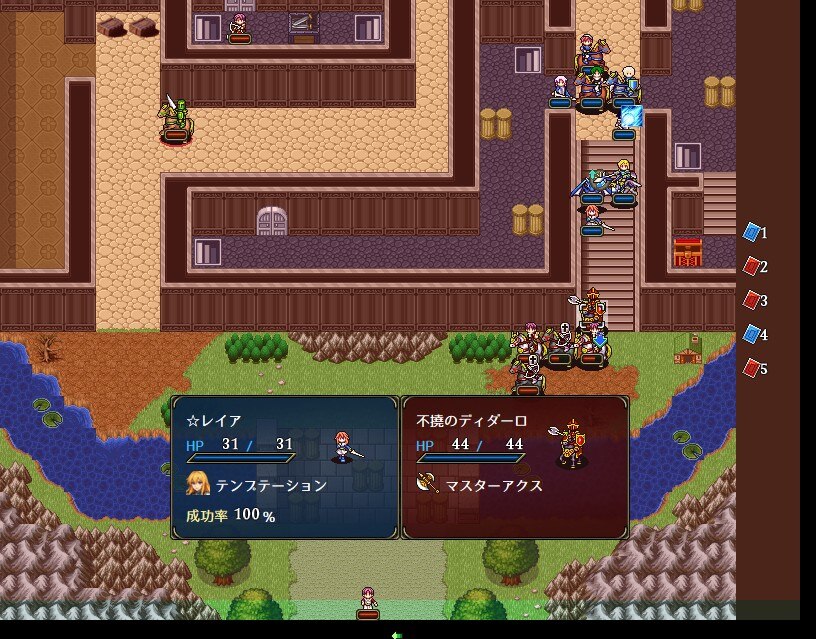Click 不撓のディダーロ's name in the red panel
Screen dimensions: 816x639
tap(471, 421)
